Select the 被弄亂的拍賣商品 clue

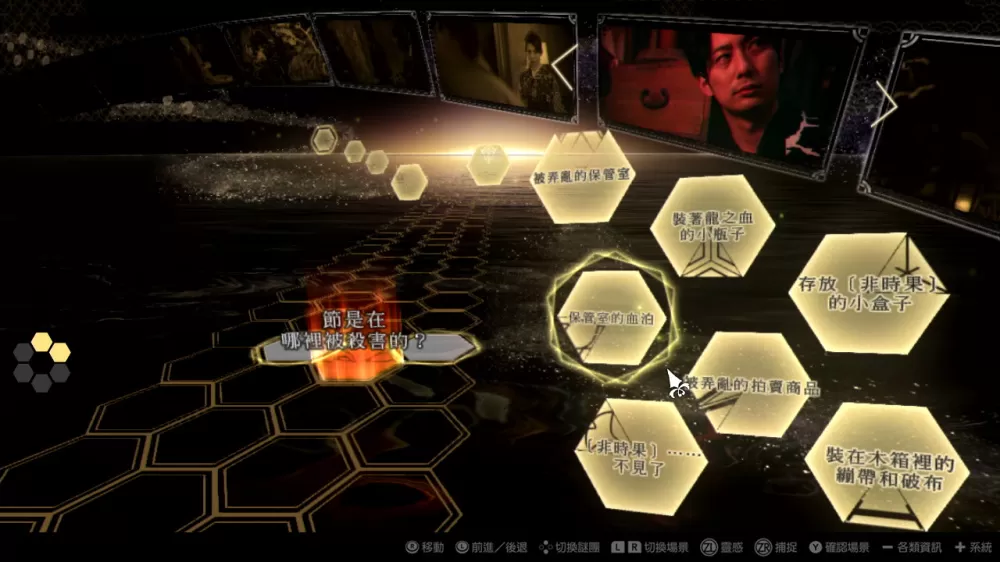(750, 385)
